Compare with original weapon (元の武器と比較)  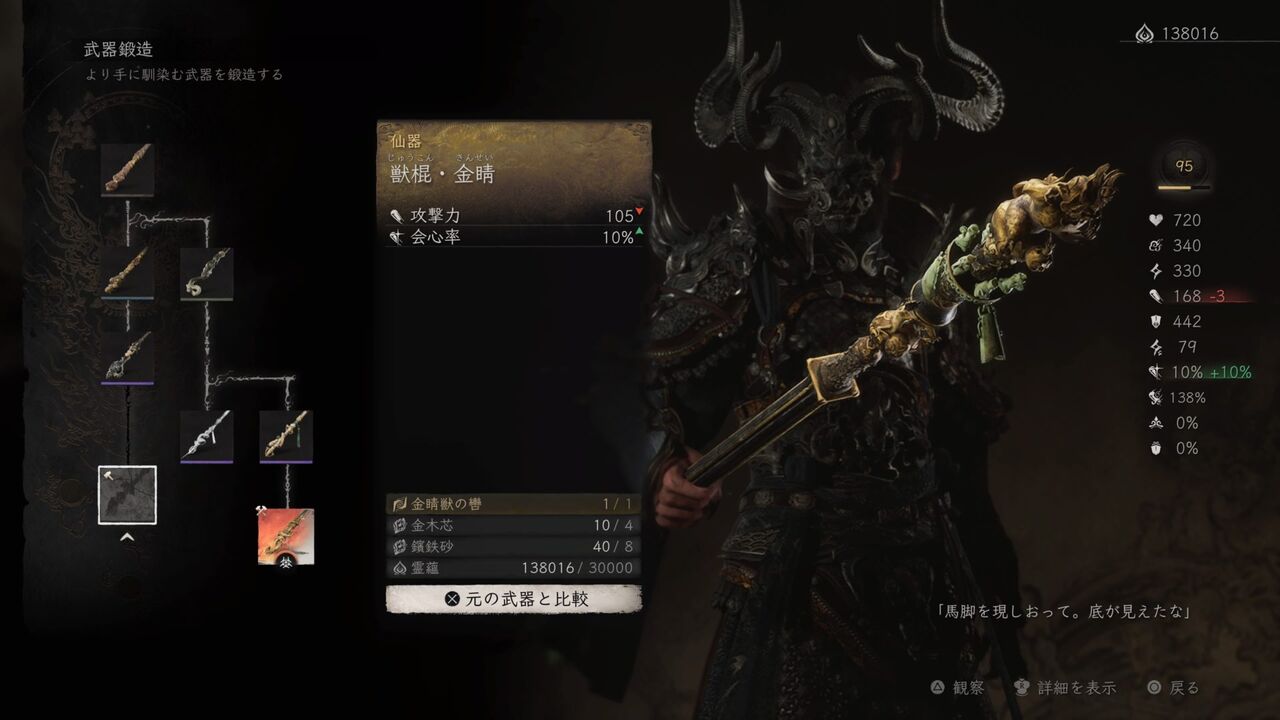pyautogui.click(x=514, y=599)
